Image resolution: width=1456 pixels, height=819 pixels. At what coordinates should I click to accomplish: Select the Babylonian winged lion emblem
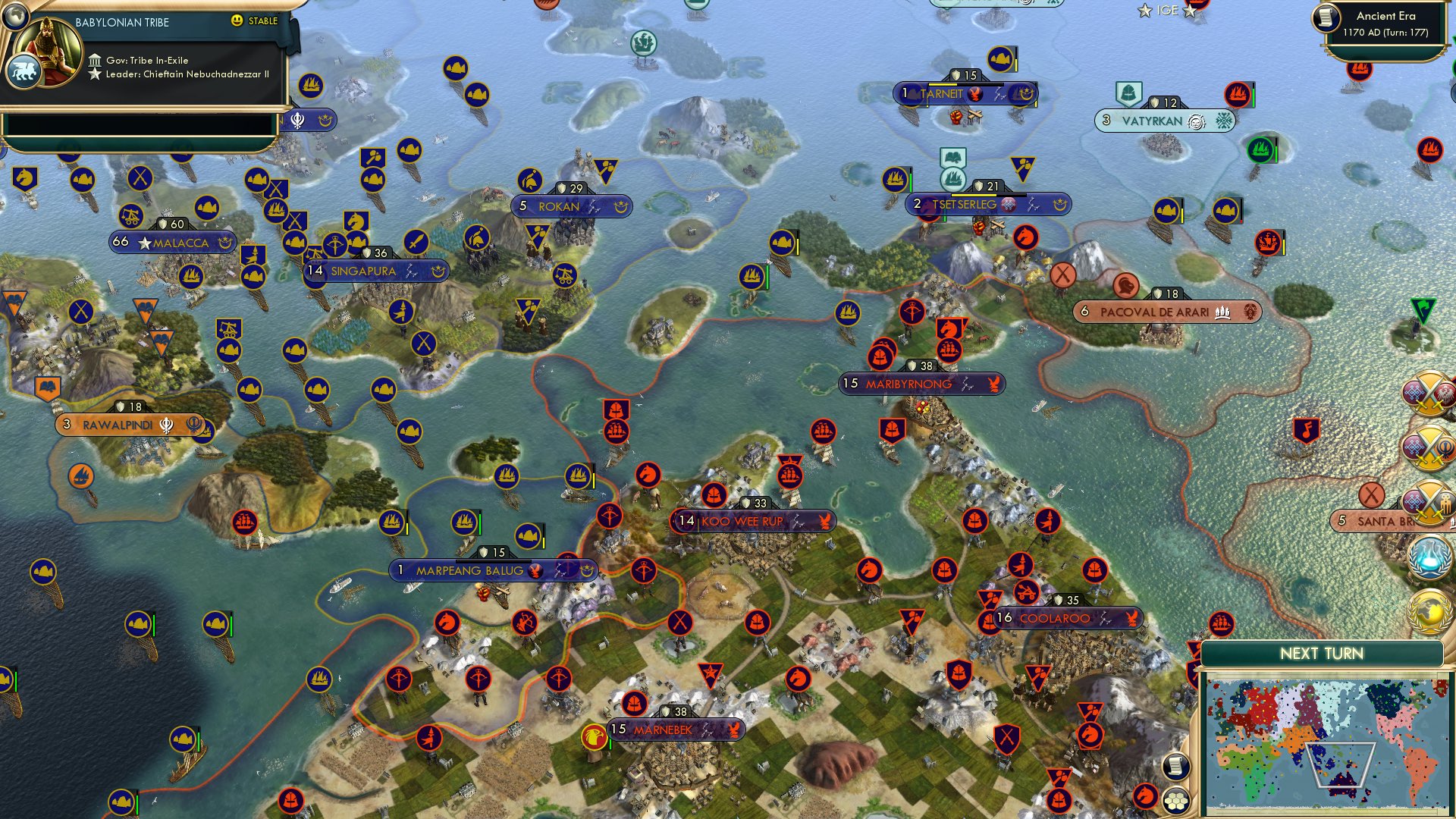[23, 73]
